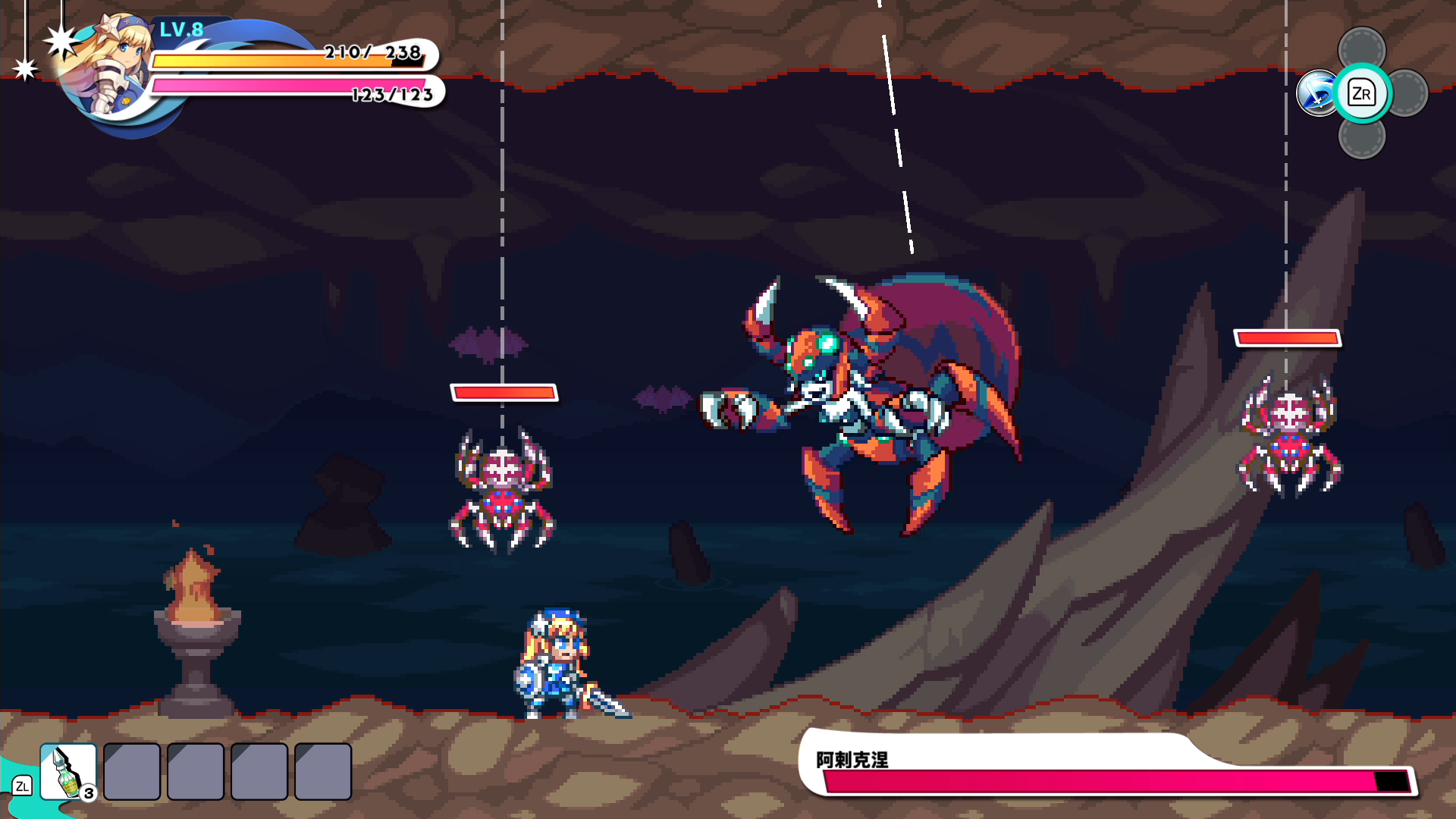Select the sword skill icon next to ZR
The height and width of the screenshot is (819, 1456).
point(1317,93)
